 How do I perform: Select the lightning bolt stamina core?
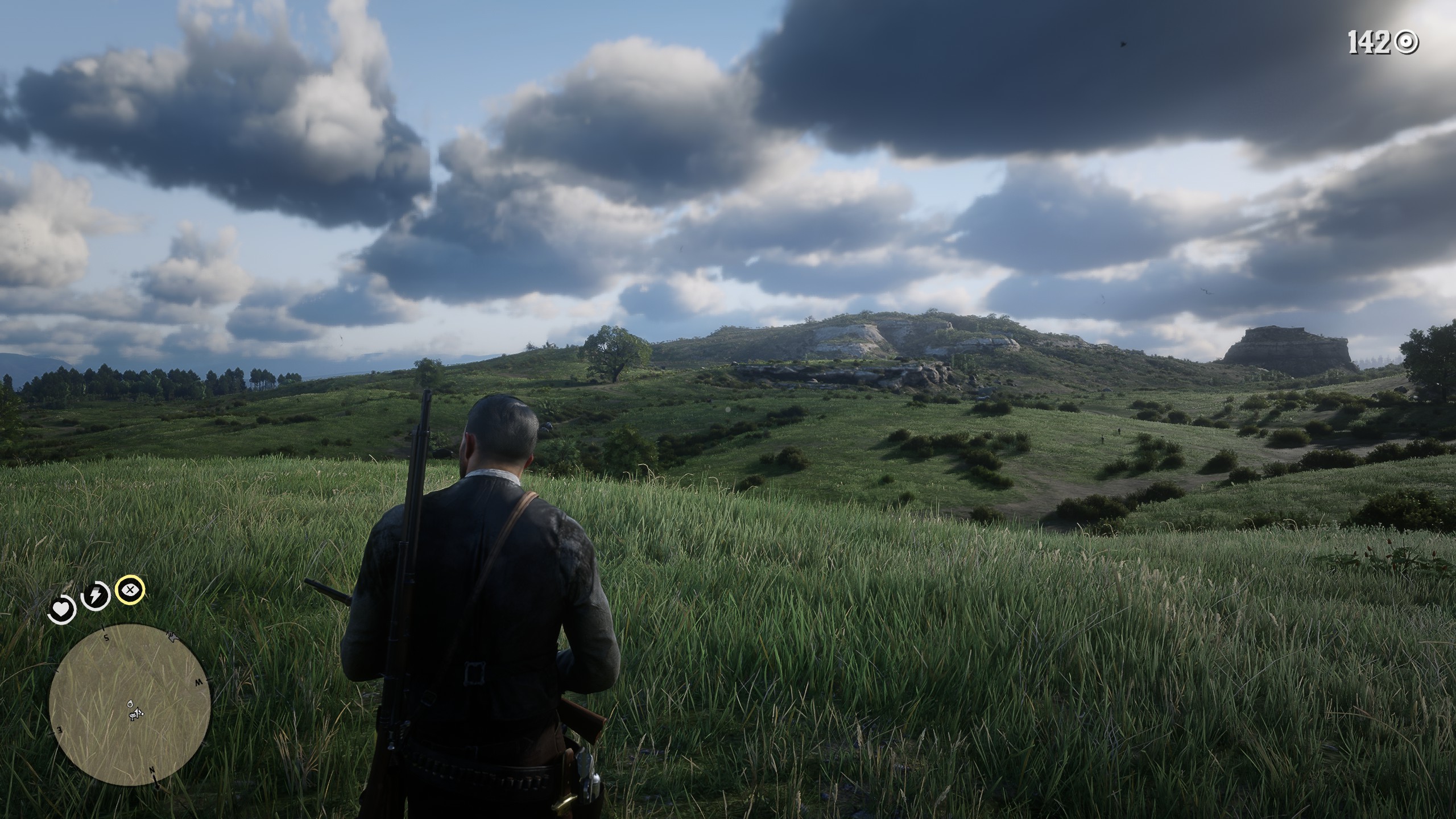tap(95, 596)
